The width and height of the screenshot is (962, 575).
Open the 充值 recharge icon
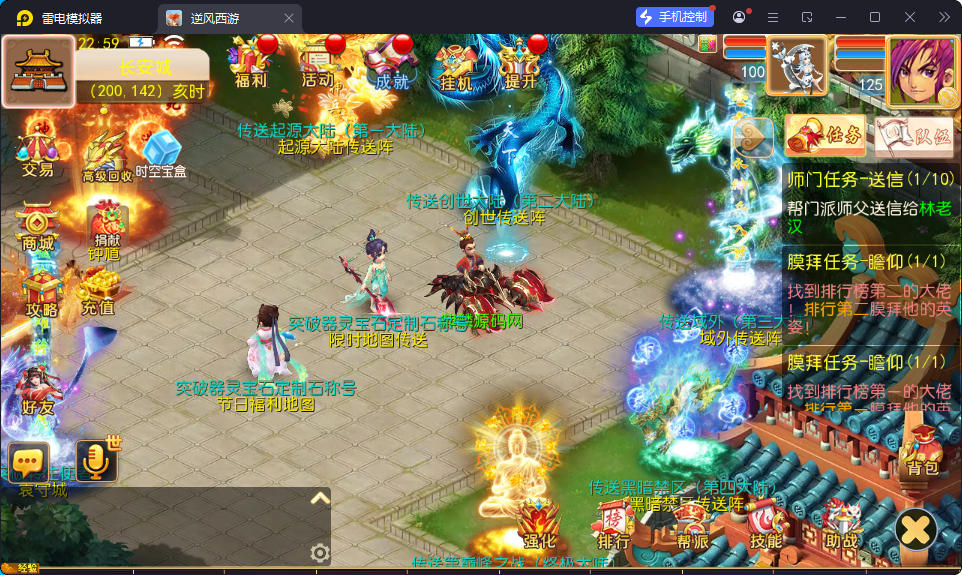pos(98,293)
